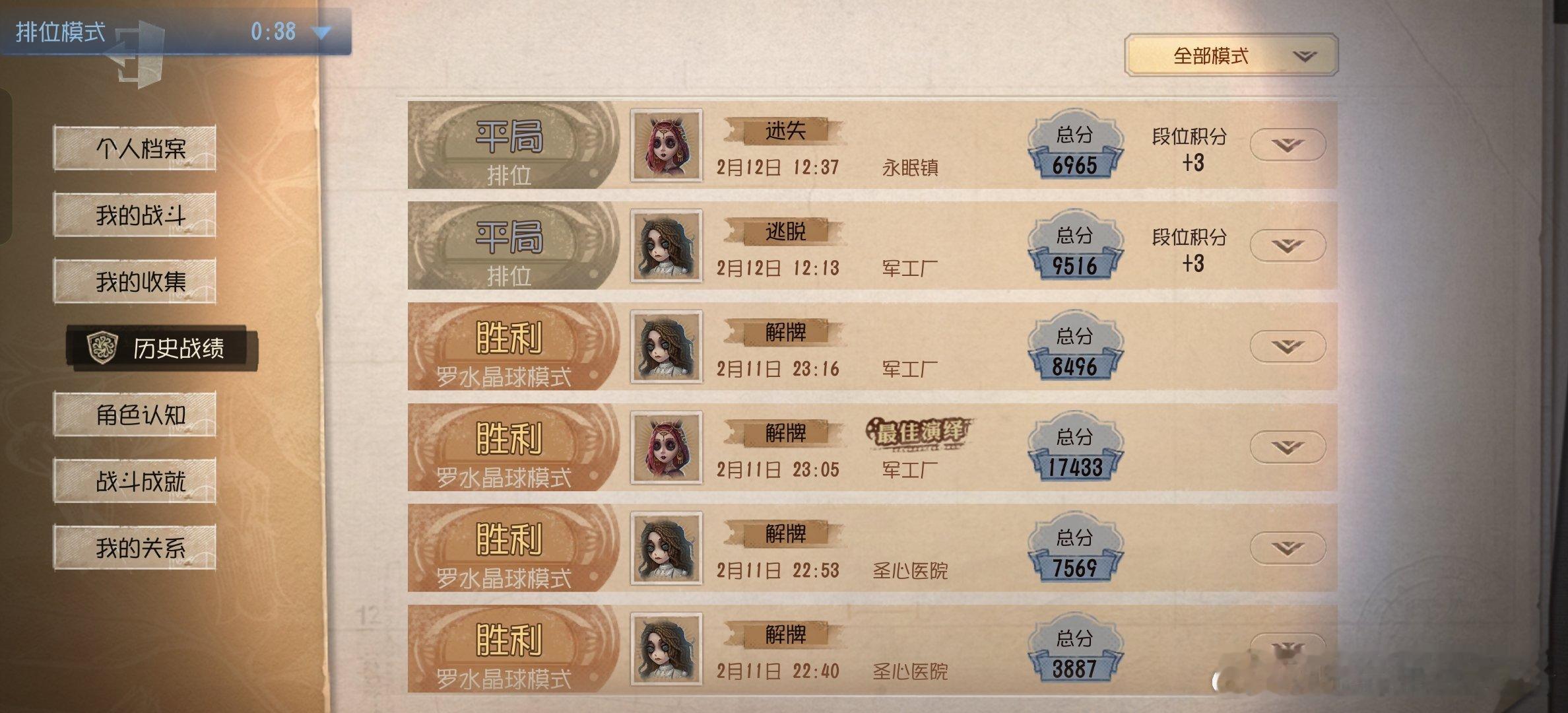Screen dimensions: 1568x713
Task: Open 个人档案 from the sidebar
Action: point(134,148)
